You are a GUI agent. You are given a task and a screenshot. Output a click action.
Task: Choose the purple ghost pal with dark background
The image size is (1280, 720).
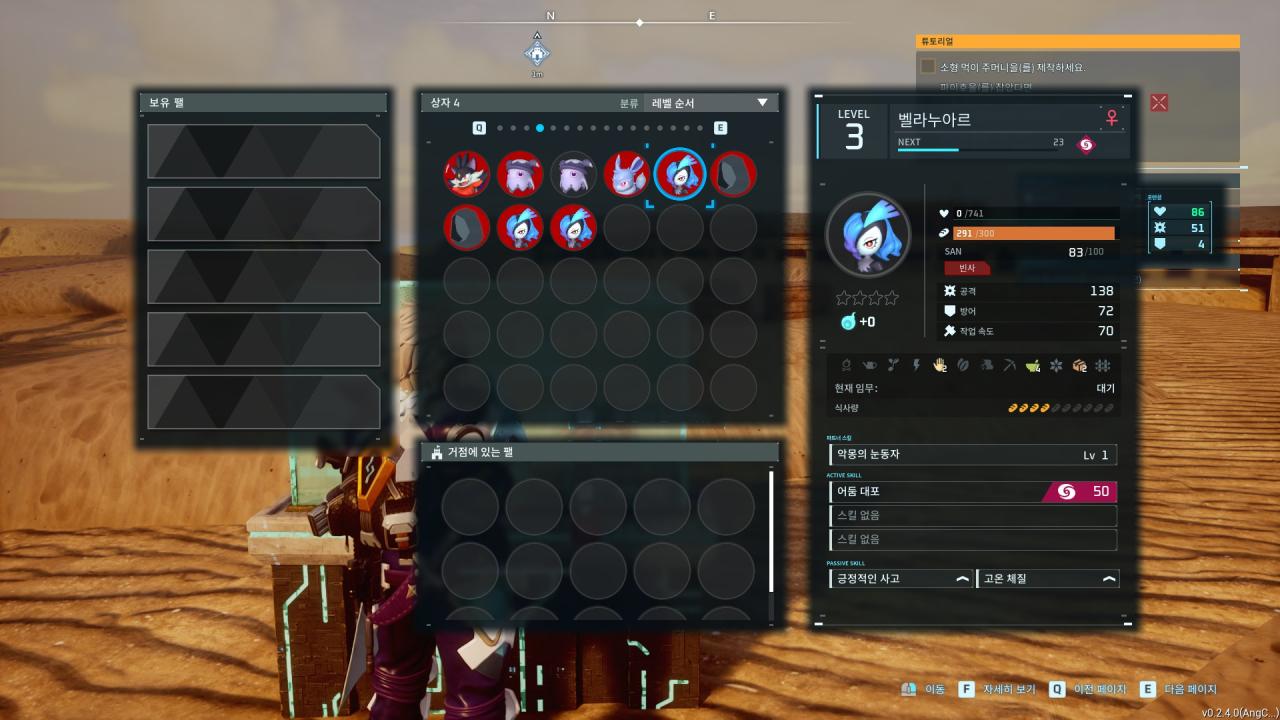[x=573, y=174]
